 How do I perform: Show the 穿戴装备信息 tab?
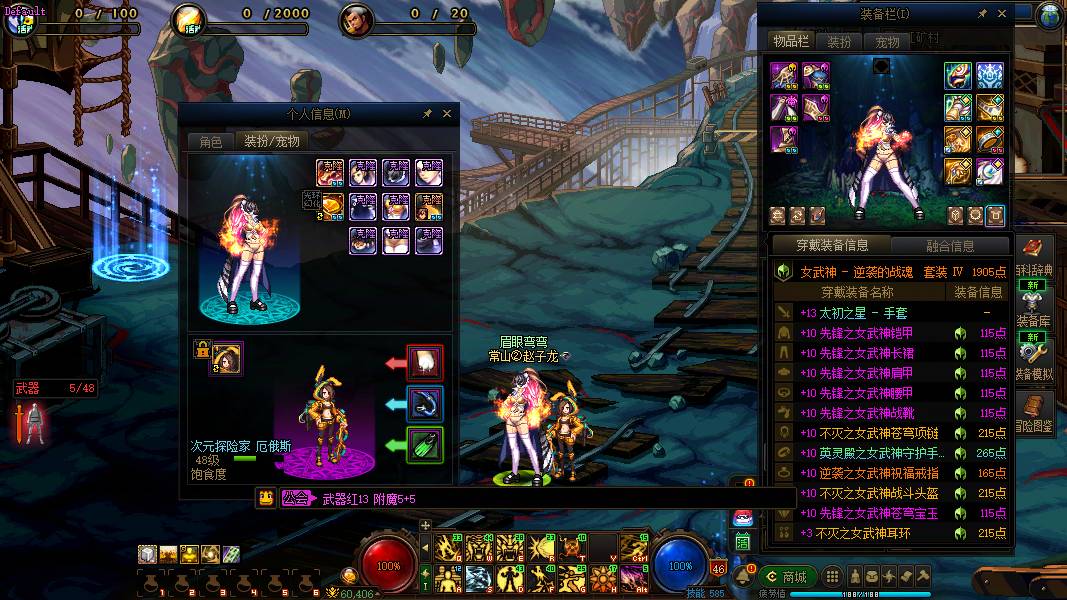click(832, 245)
